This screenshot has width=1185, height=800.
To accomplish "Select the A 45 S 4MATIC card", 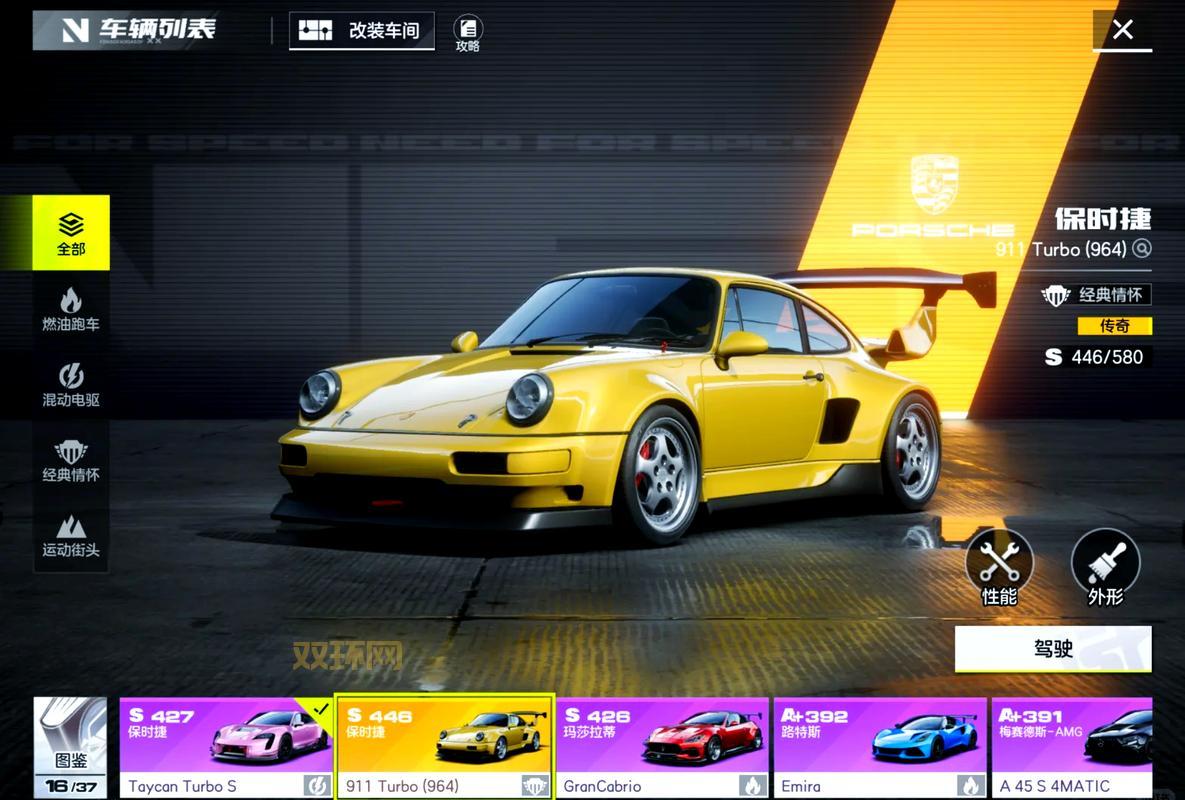I will tap(1072, 747).
